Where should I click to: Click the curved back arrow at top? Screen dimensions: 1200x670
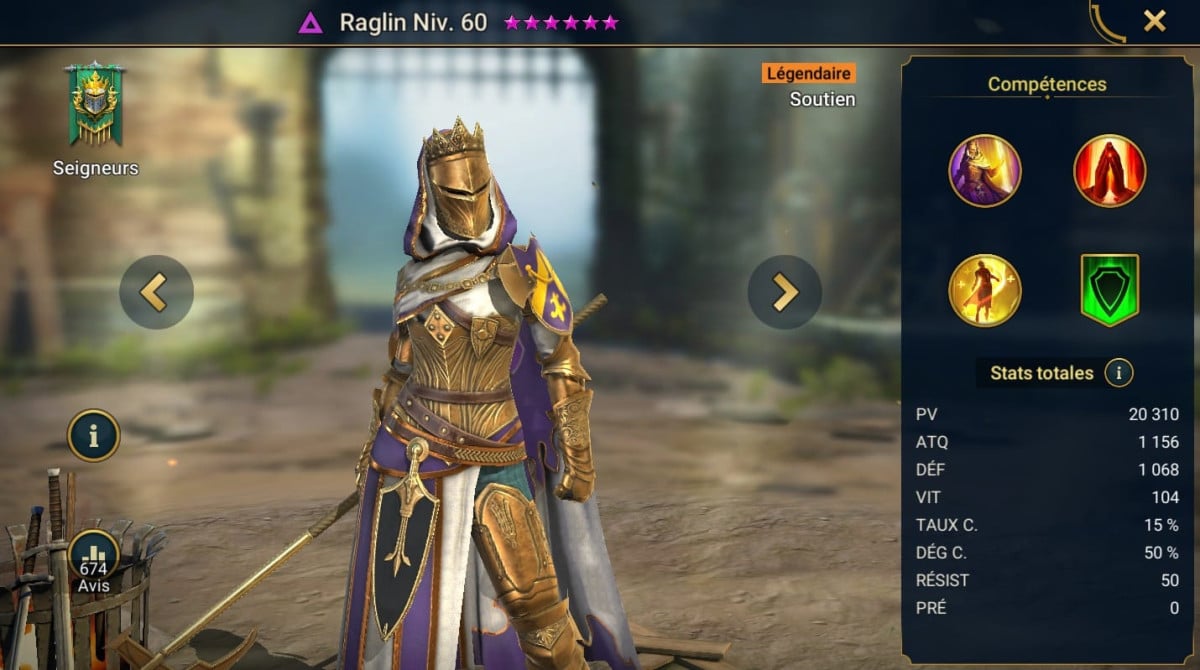tap(1107, 21)
